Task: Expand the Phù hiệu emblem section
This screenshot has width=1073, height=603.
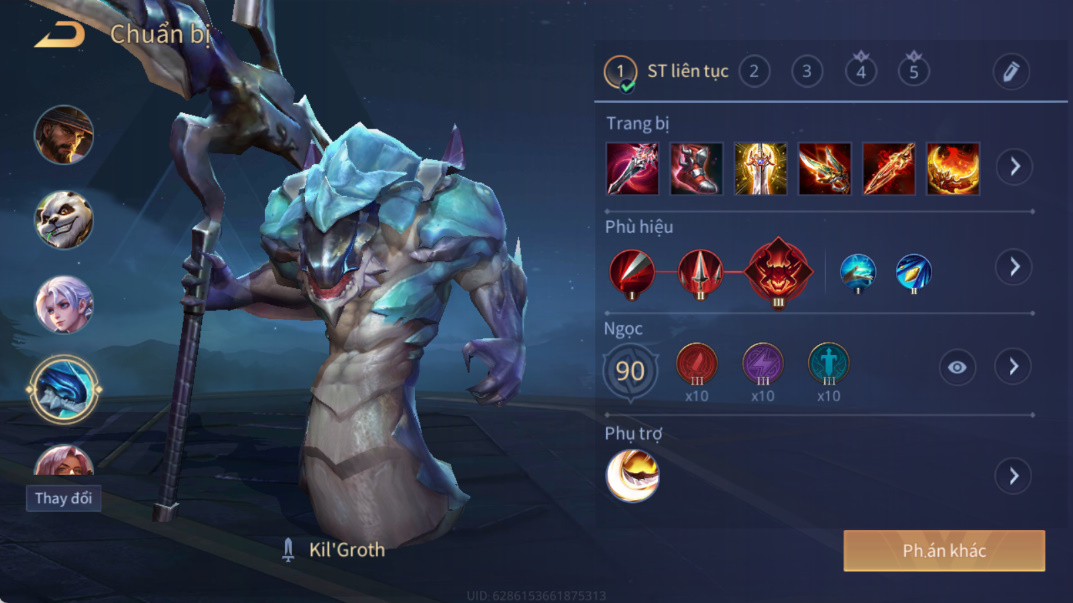Action: point(1014,267)
